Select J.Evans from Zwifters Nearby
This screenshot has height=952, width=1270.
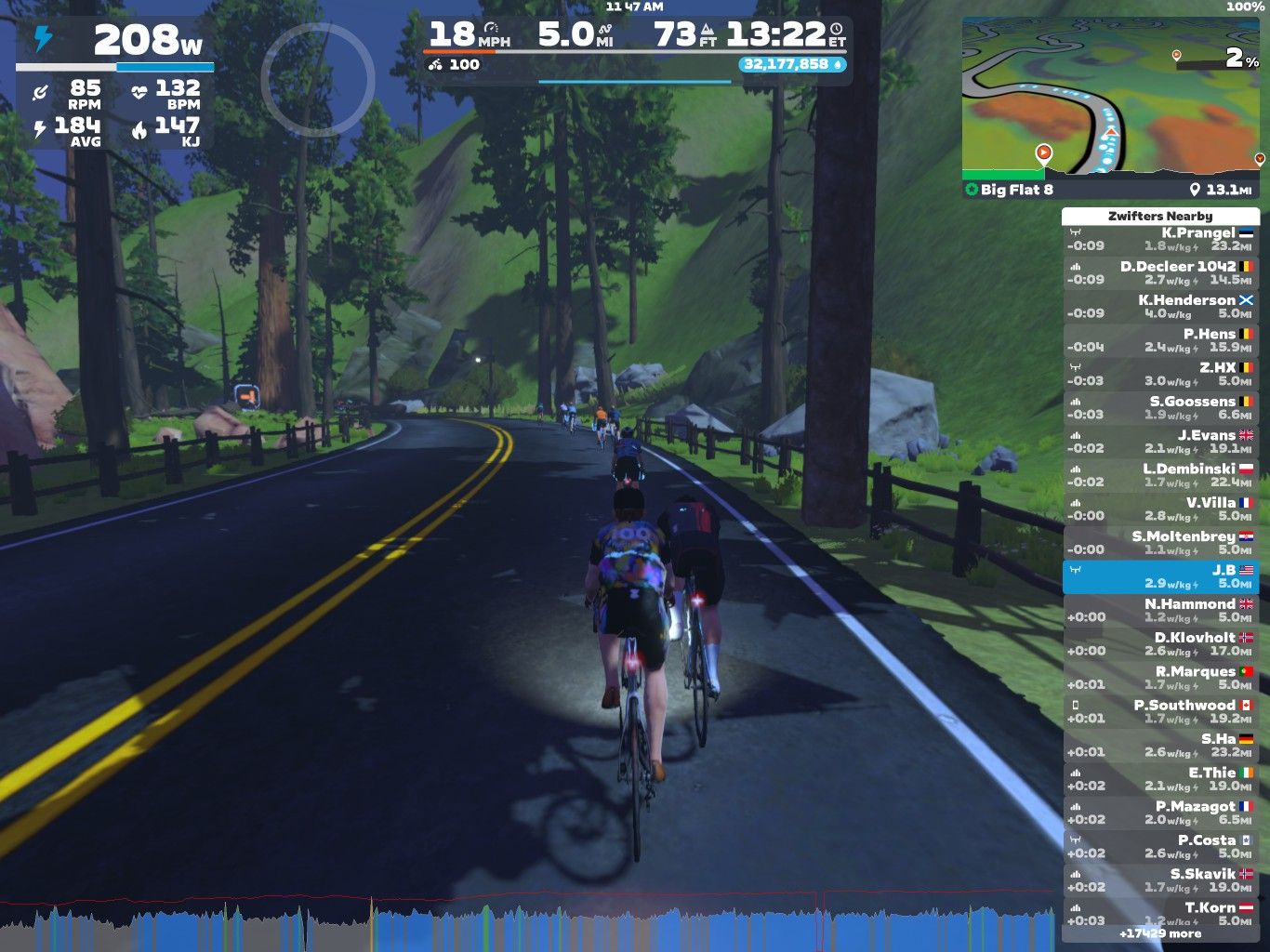(1160, 442)
